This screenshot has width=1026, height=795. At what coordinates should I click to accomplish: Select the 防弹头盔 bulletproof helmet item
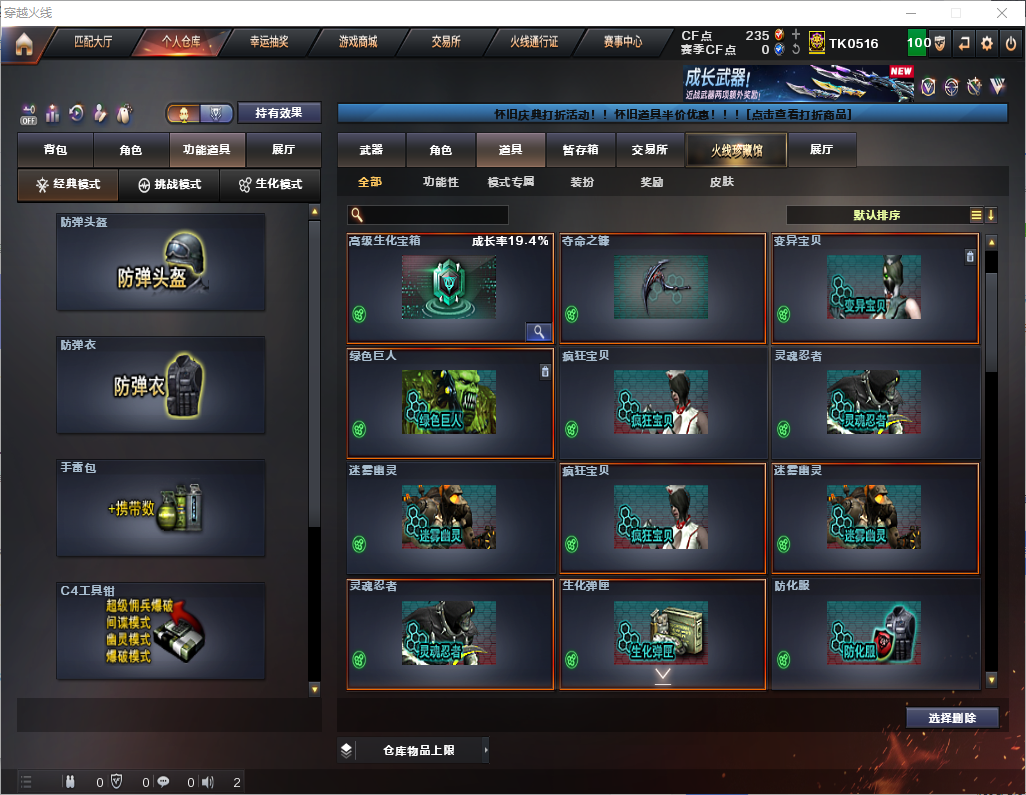pyautogui.click(x=161, y=262)
